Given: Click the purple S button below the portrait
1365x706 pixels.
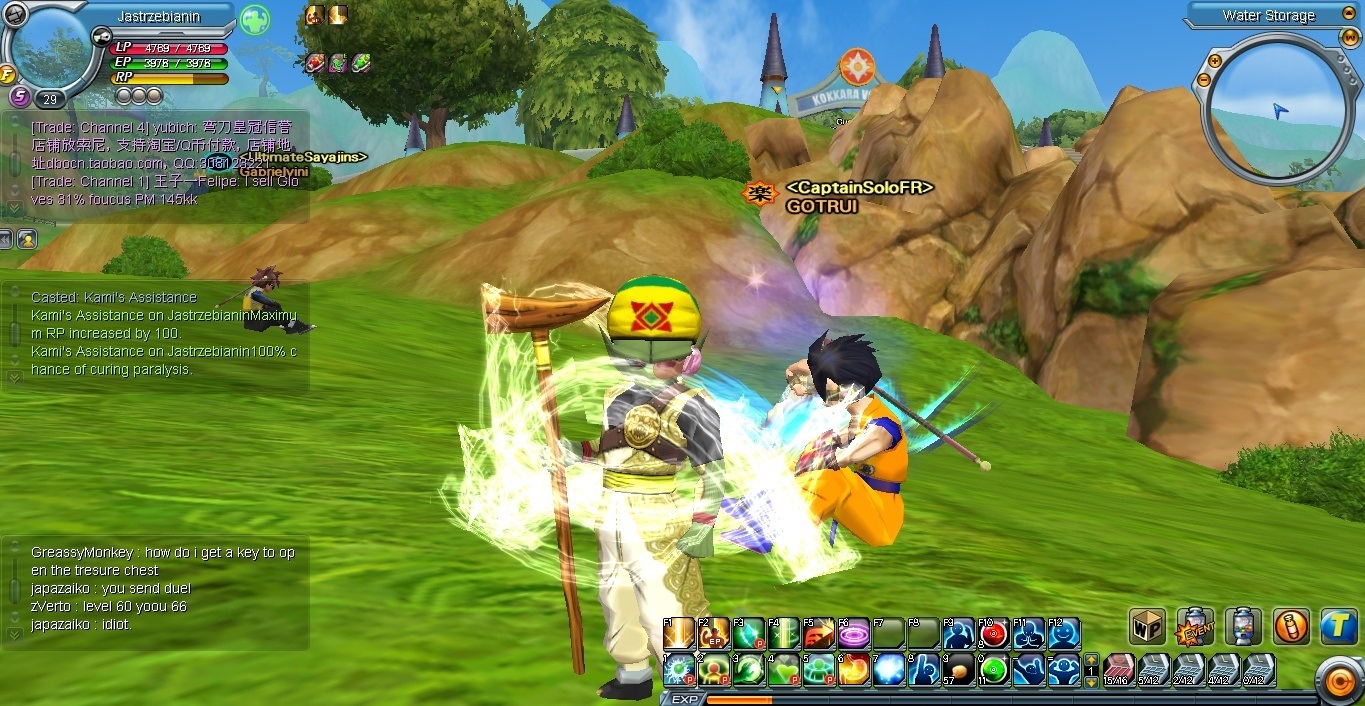Looking at the screenshot, I should [x=19, y=97].
